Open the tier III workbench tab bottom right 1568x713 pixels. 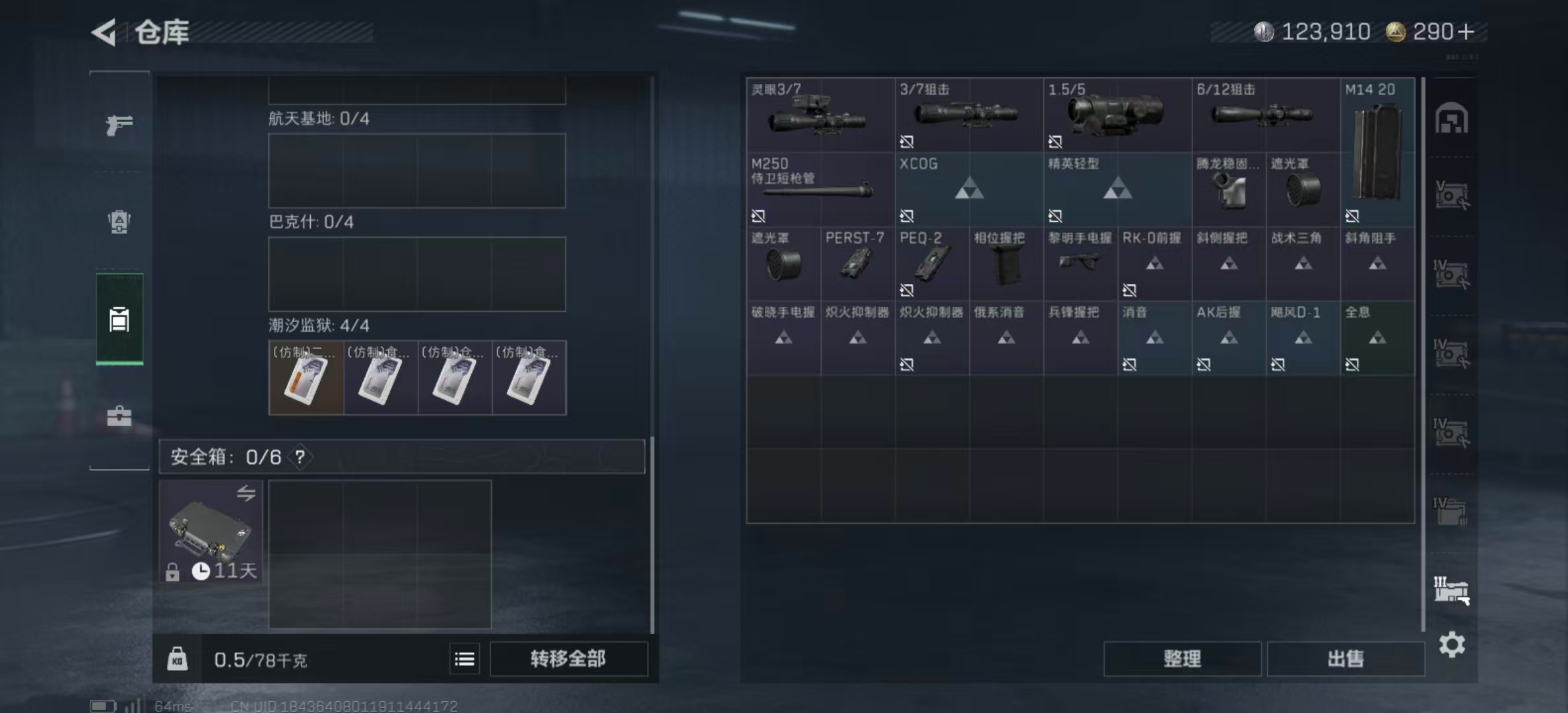pyautogui.click(x=1450, y=591)
